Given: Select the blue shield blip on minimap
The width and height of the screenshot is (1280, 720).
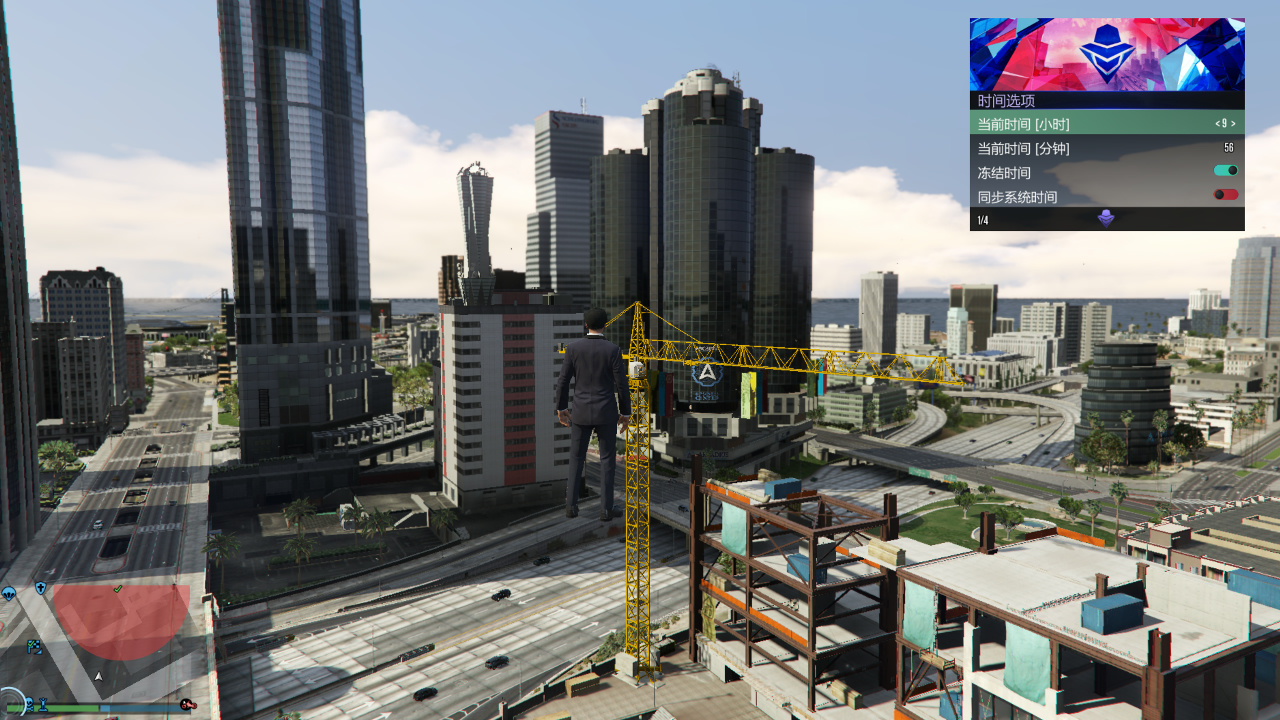Looking at the screenshot, I should click(41, 588).
